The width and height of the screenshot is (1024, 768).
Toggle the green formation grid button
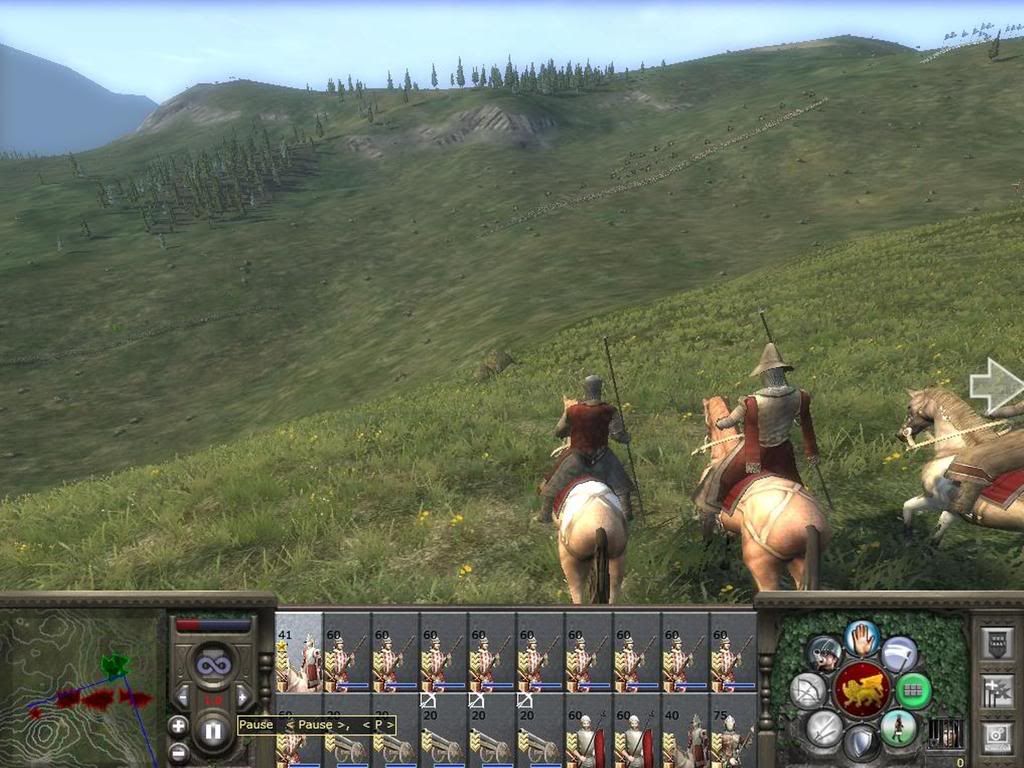pos(912,690)
